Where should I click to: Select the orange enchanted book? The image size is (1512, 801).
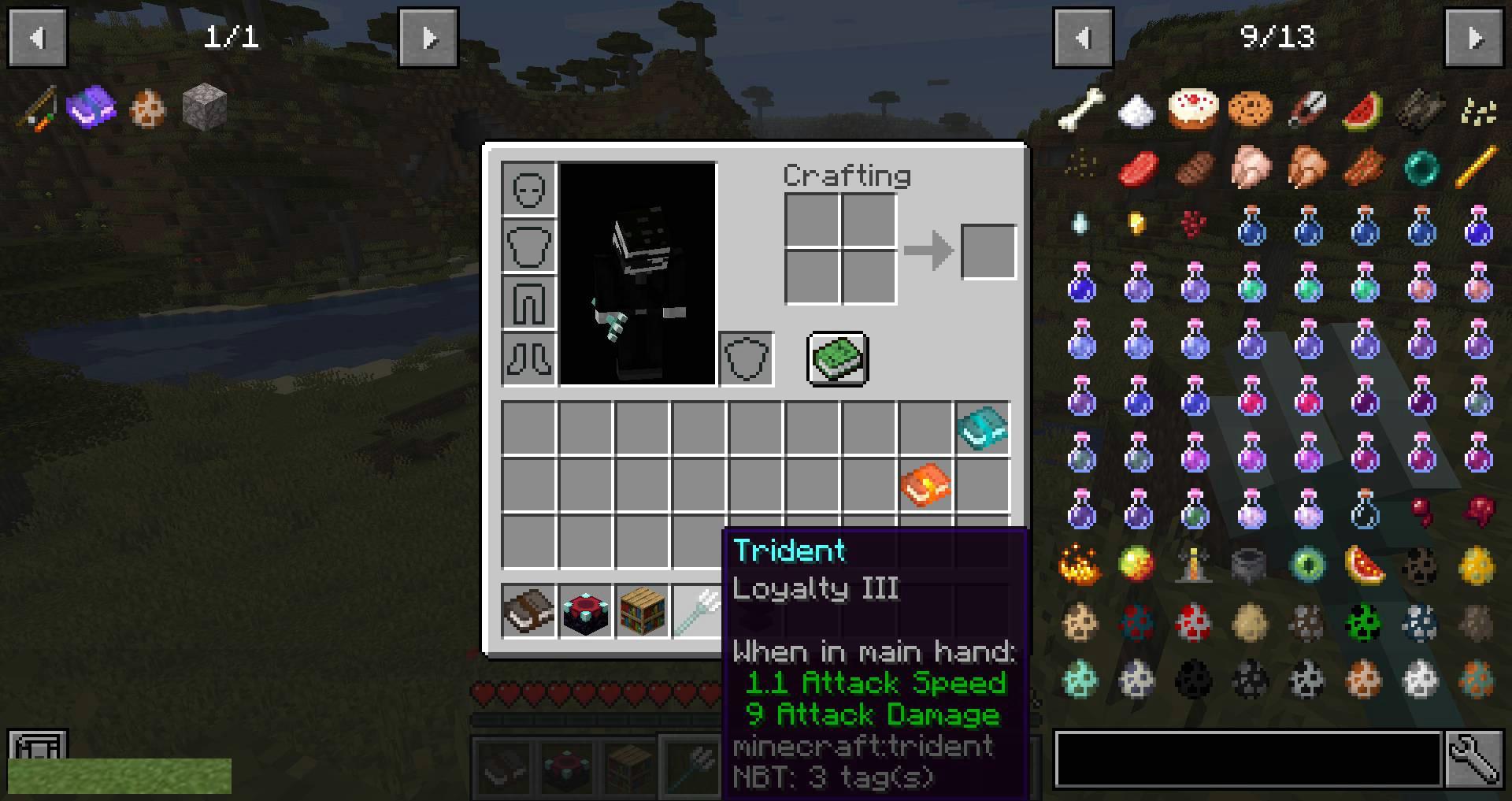click(925, 485)
